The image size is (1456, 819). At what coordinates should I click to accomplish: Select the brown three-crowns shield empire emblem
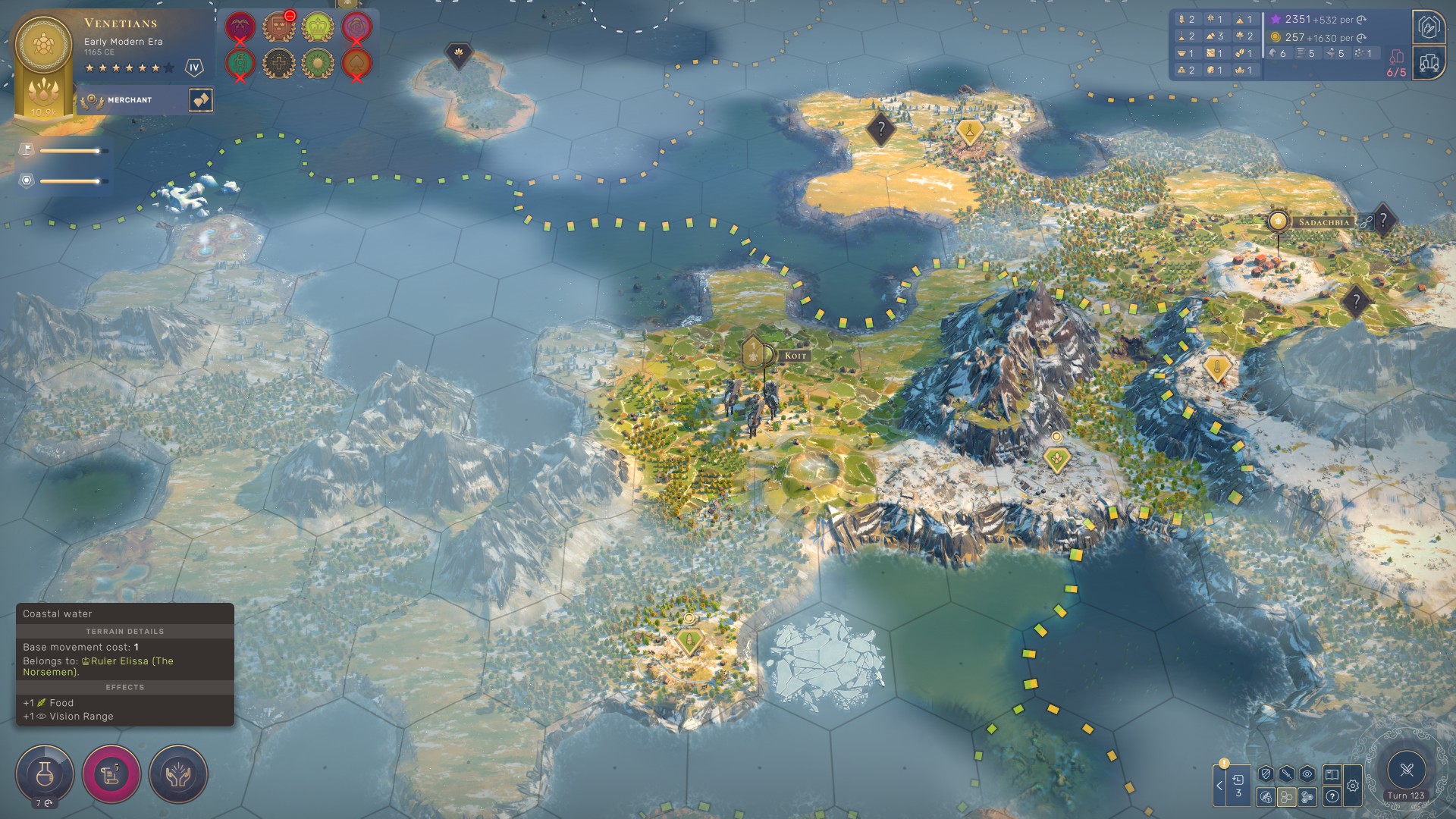278,27
